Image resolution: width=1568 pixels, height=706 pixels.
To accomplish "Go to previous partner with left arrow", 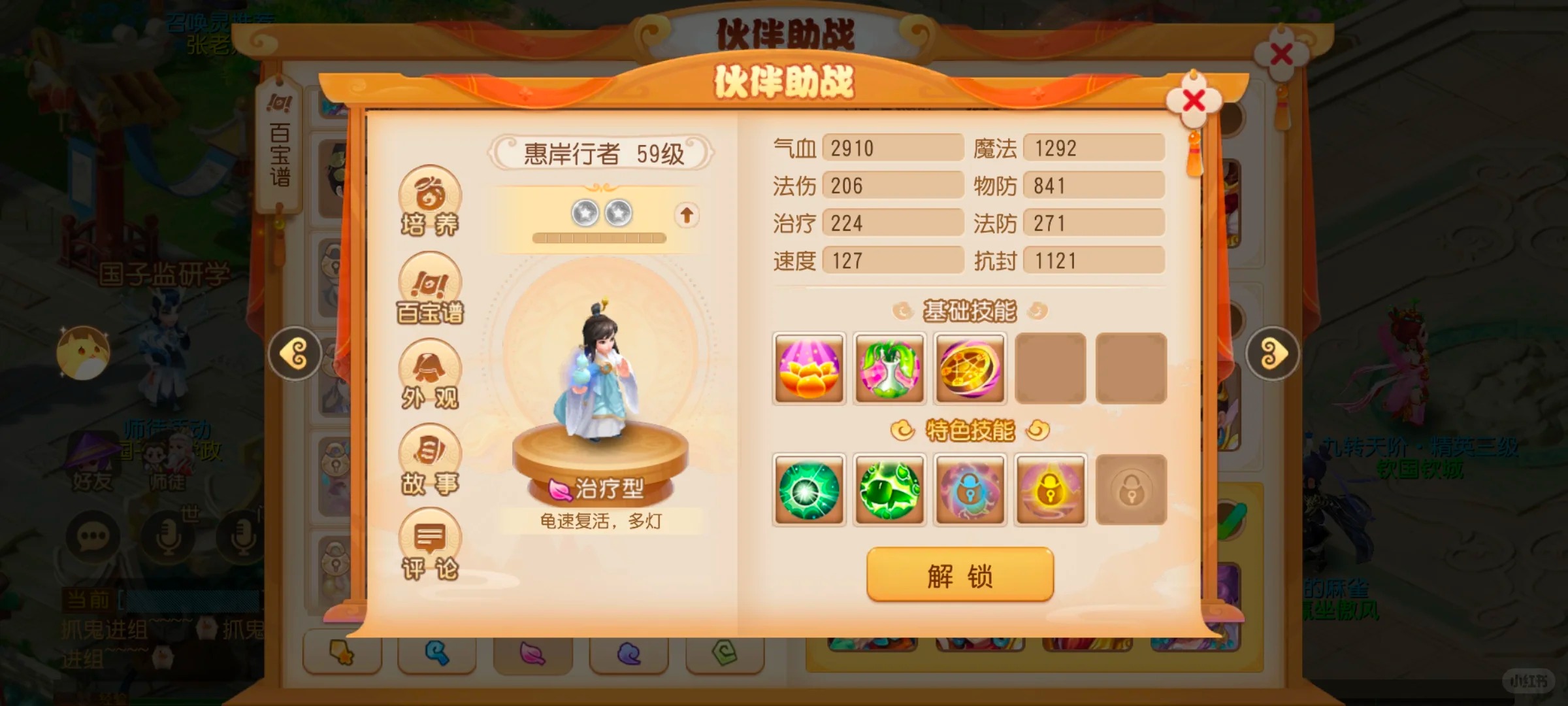I will (x=295, y=354).
